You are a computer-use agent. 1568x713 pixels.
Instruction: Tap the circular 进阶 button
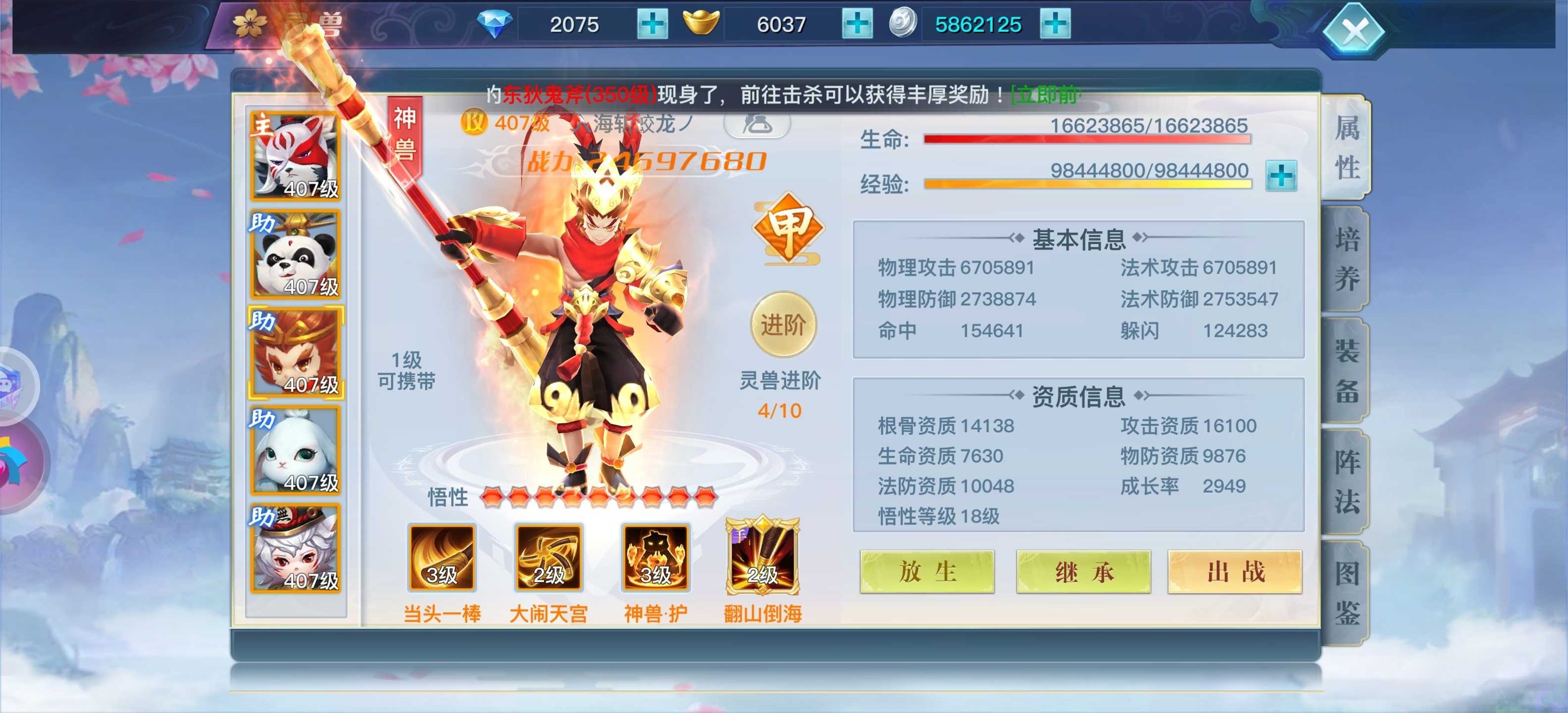point(784,325)
